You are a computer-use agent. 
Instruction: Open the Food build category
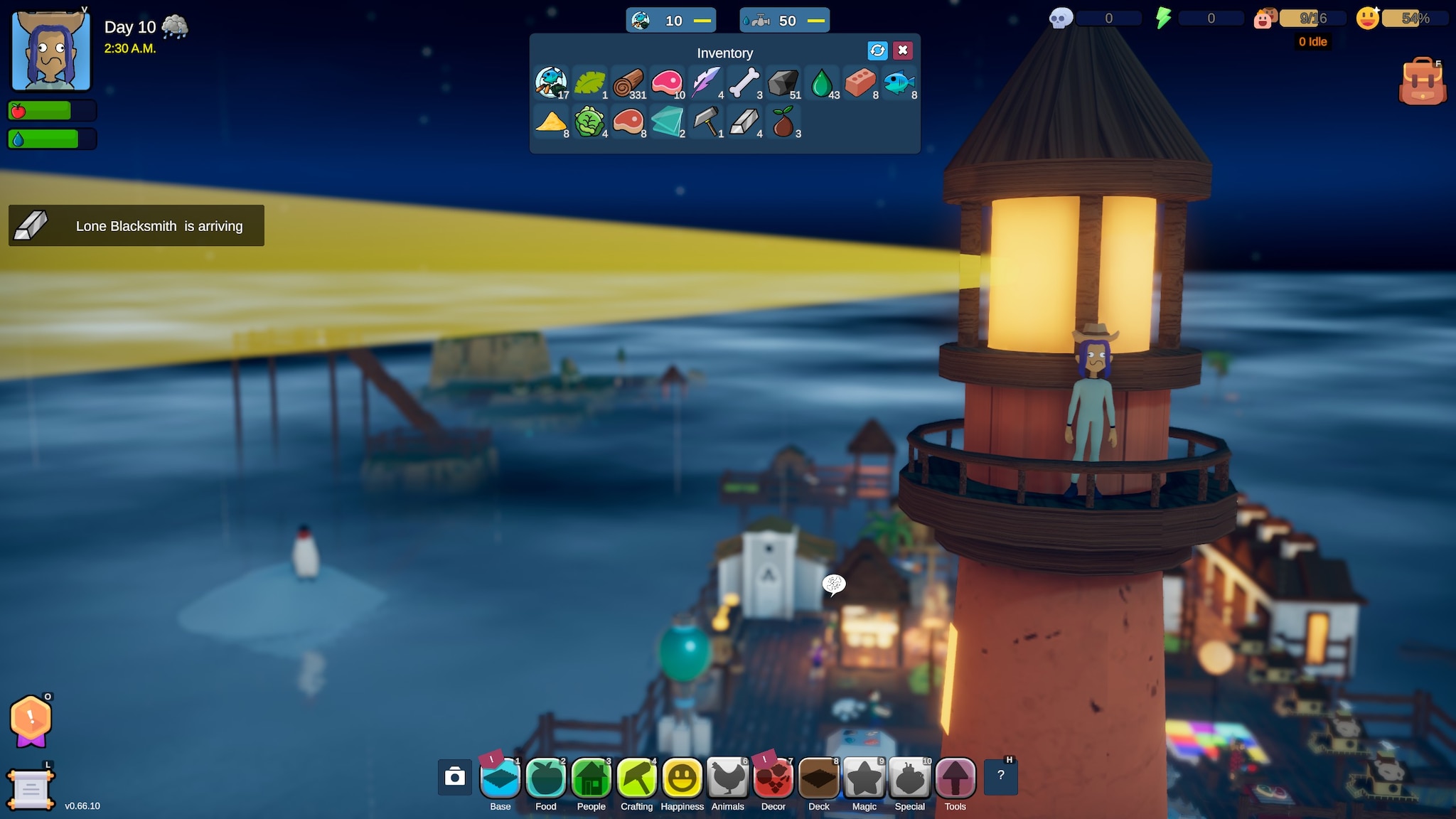tap(546, 778)
